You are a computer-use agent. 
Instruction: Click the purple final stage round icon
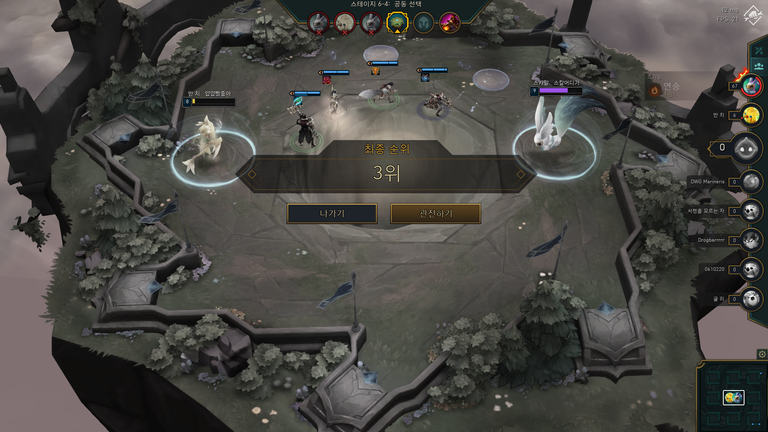tap(450, 21)
